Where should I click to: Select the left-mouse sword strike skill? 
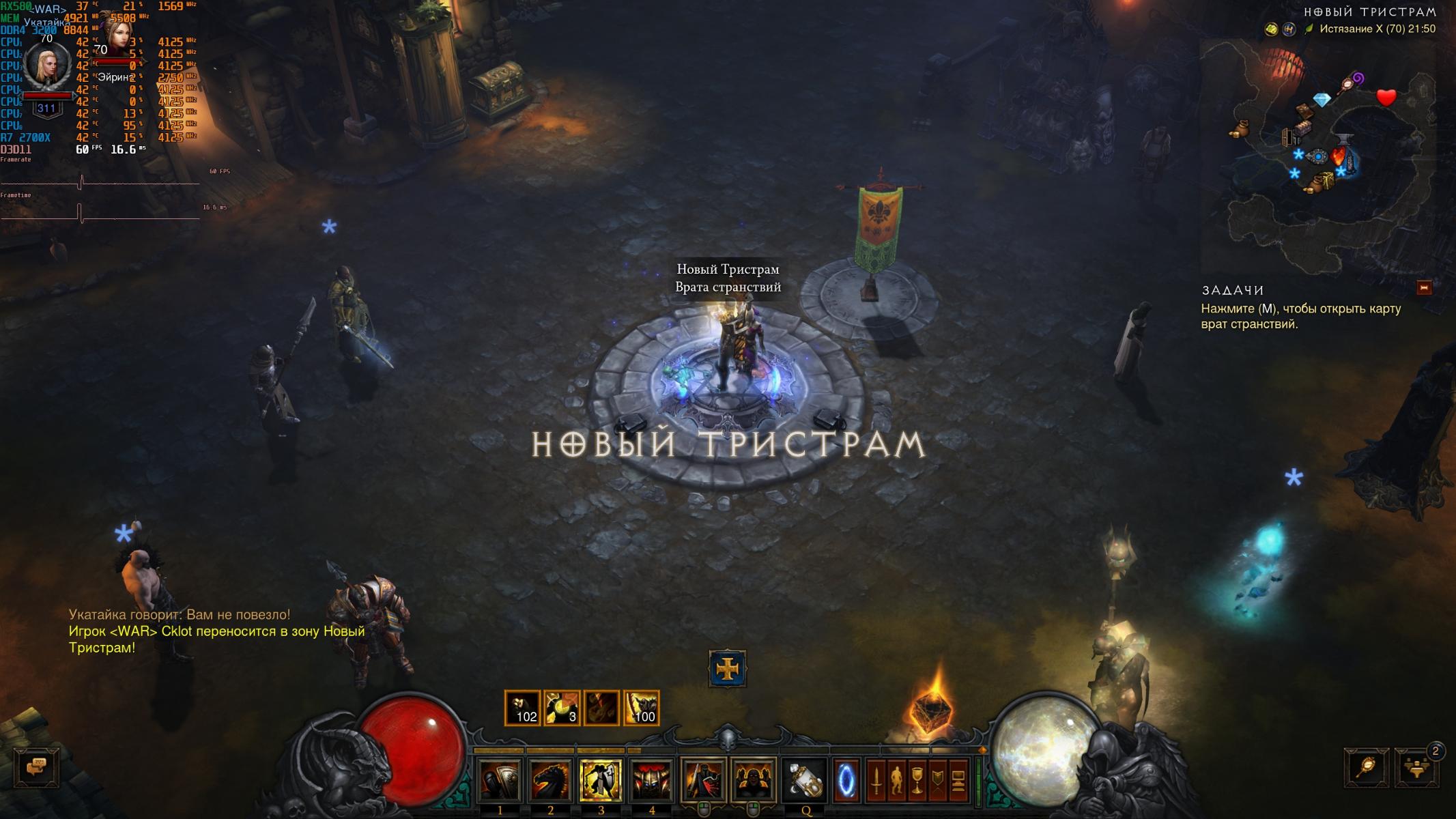pyautogui.click(x=702, y=781)
